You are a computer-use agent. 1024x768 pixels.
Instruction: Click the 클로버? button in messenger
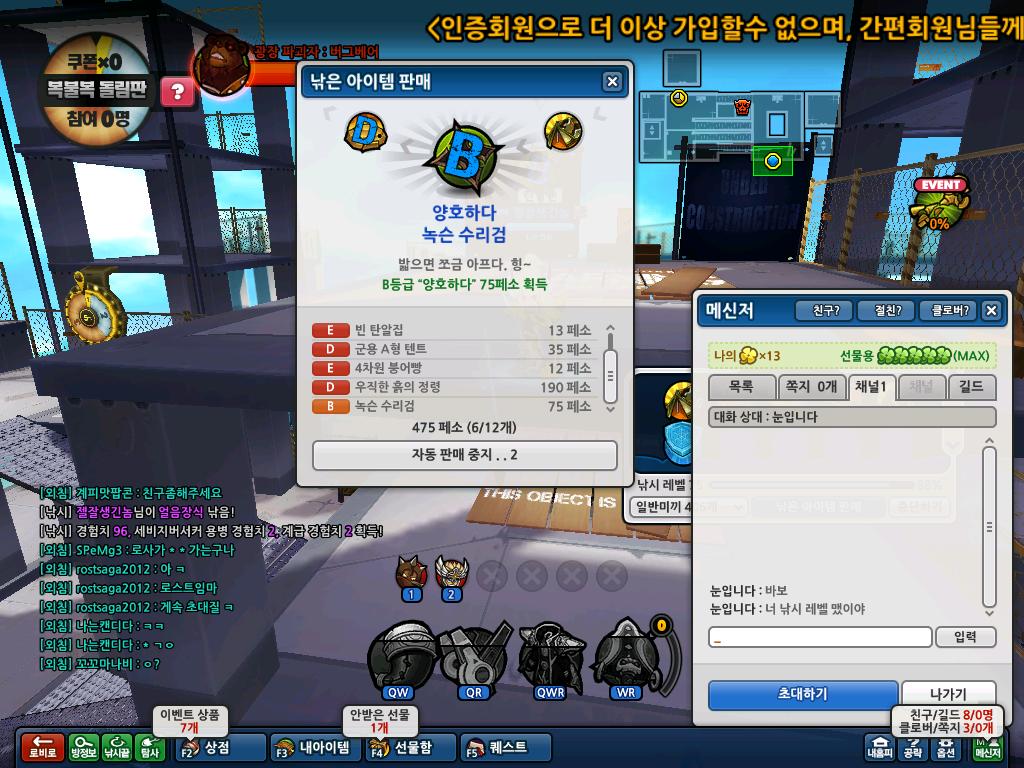coord(946,311)
